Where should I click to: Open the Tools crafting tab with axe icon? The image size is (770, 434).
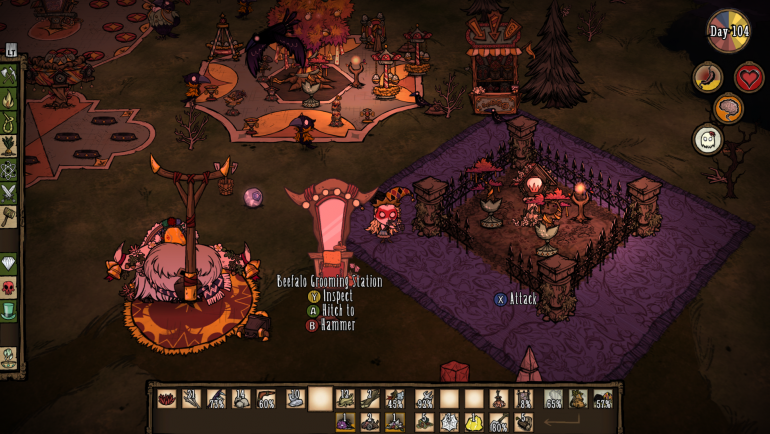click(x=9, y=75)
